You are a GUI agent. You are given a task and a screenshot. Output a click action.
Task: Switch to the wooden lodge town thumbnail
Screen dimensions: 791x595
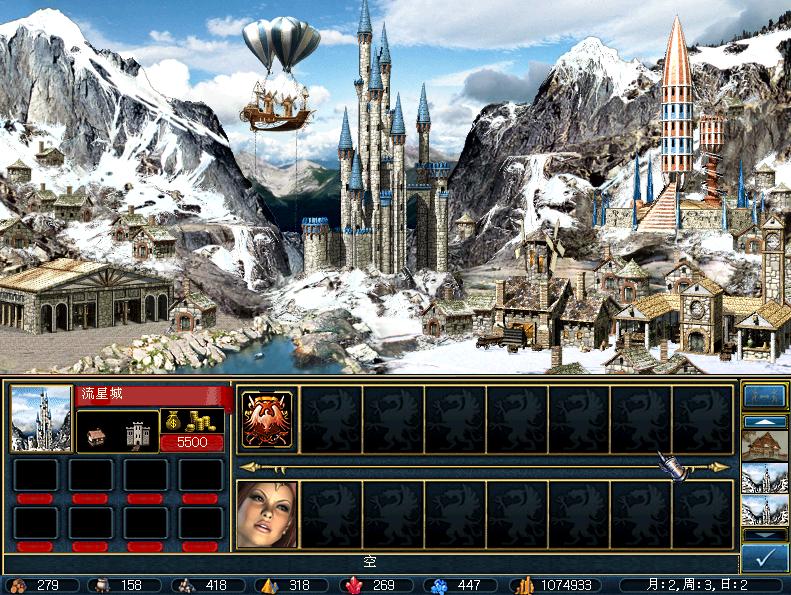pyautogui.click(x=764, y=445)
